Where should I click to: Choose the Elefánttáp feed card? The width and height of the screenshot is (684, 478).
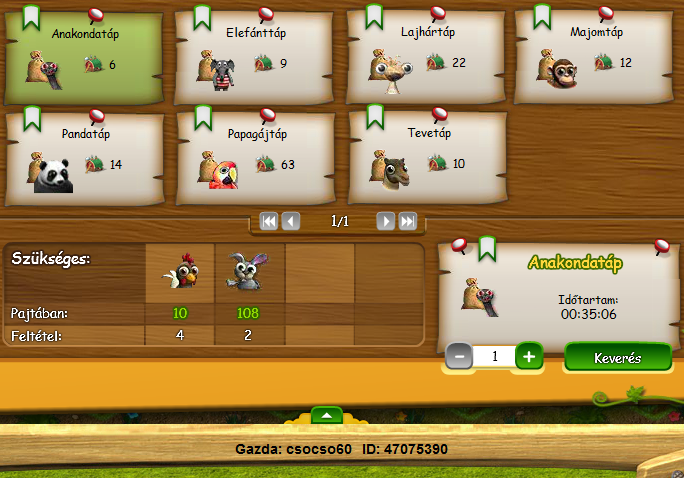coord(254,57)
